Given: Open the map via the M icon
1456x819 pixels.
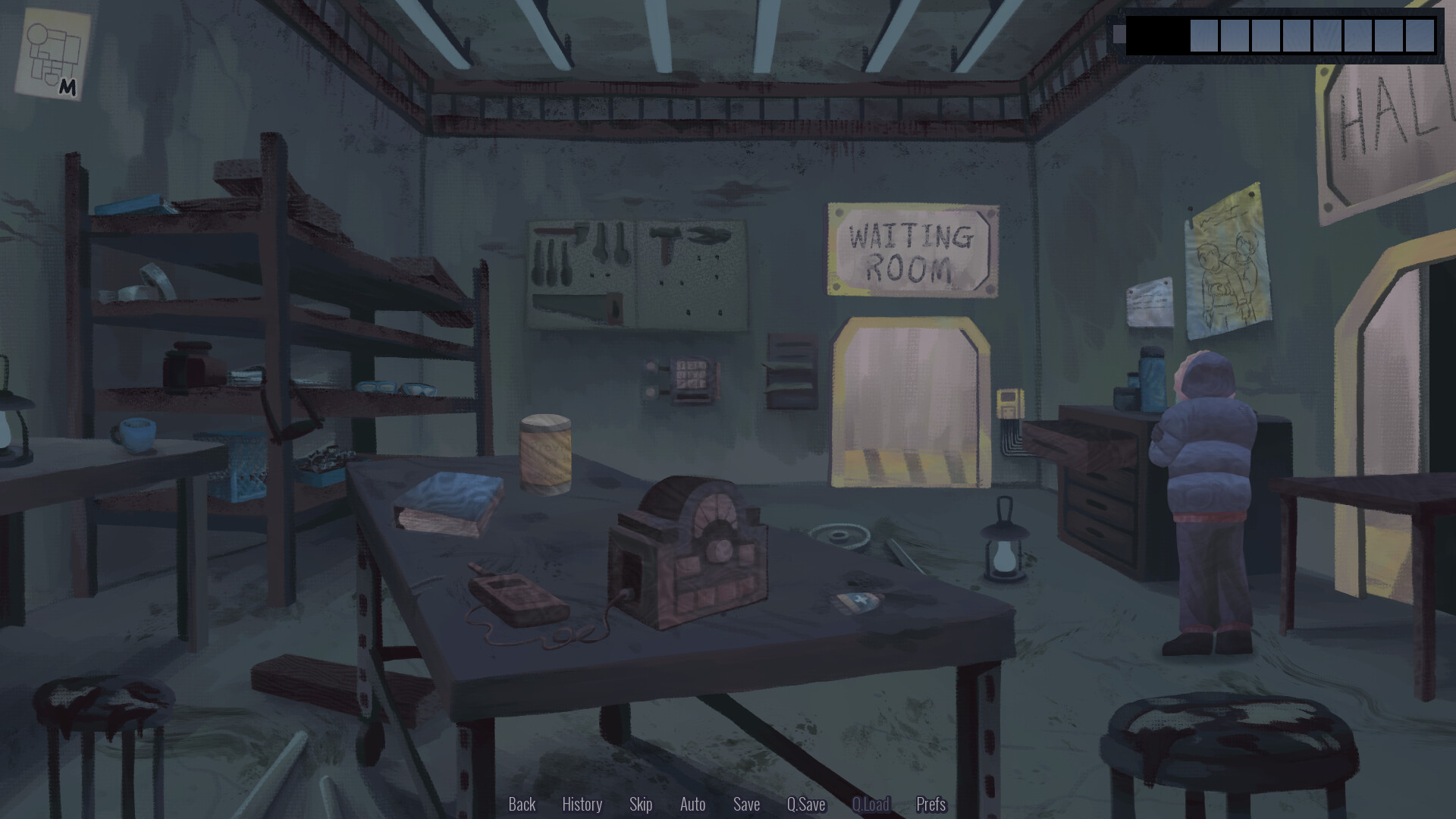Looking at the screenshot, I should tap(53, 53).
